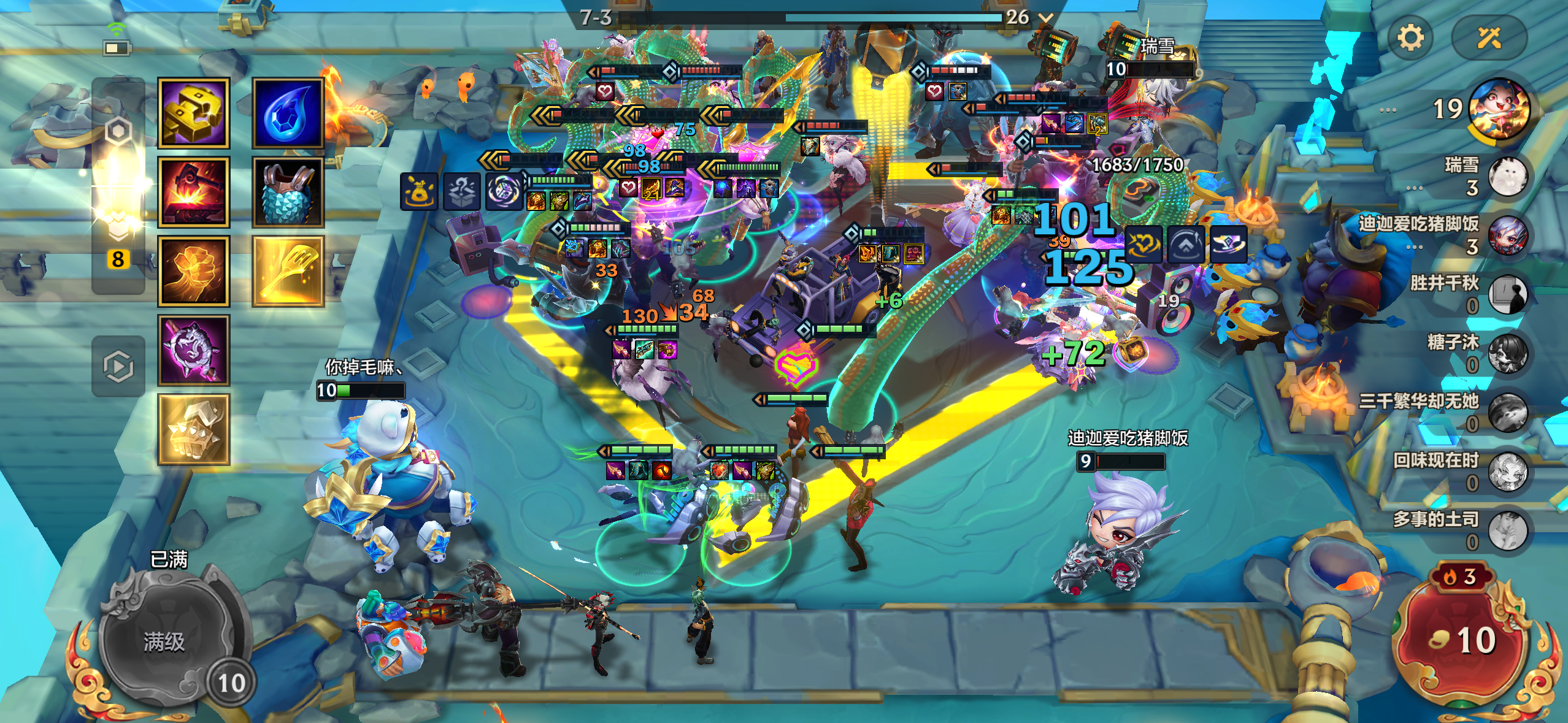Select the glowing golden fist item
Viewport: 1568px width, 723px height.
point(194,270)
